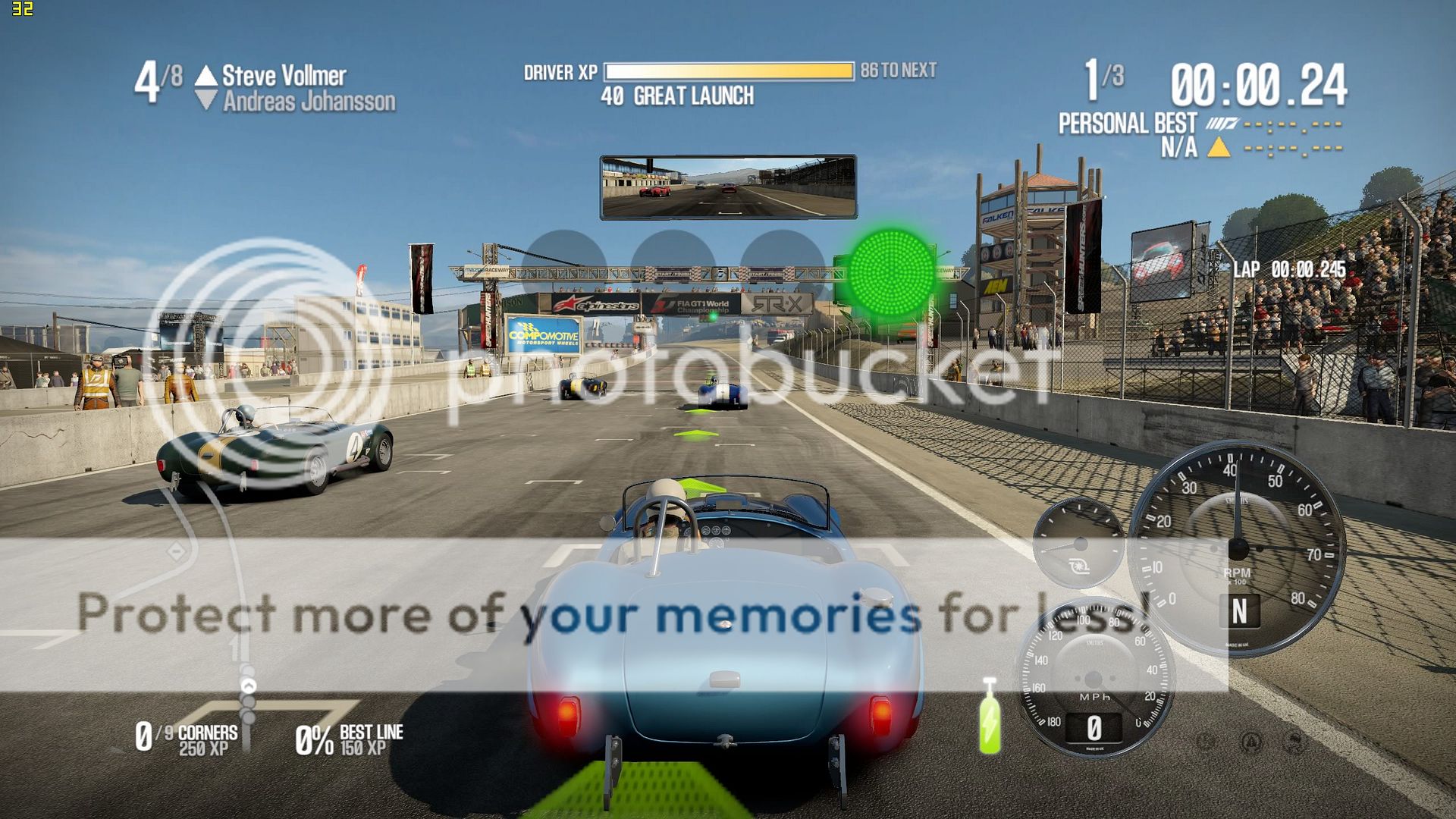The image size is (1456, 819).
Task: Click the player arrow marker on minimap
Action: pos(248,686)
